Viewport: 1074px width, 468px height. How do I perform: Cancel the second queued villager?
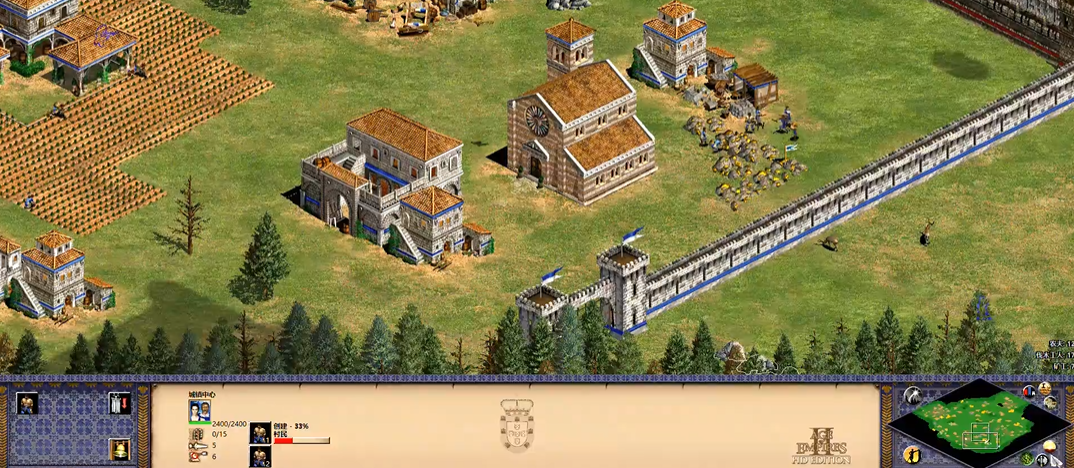coord(260,457)
